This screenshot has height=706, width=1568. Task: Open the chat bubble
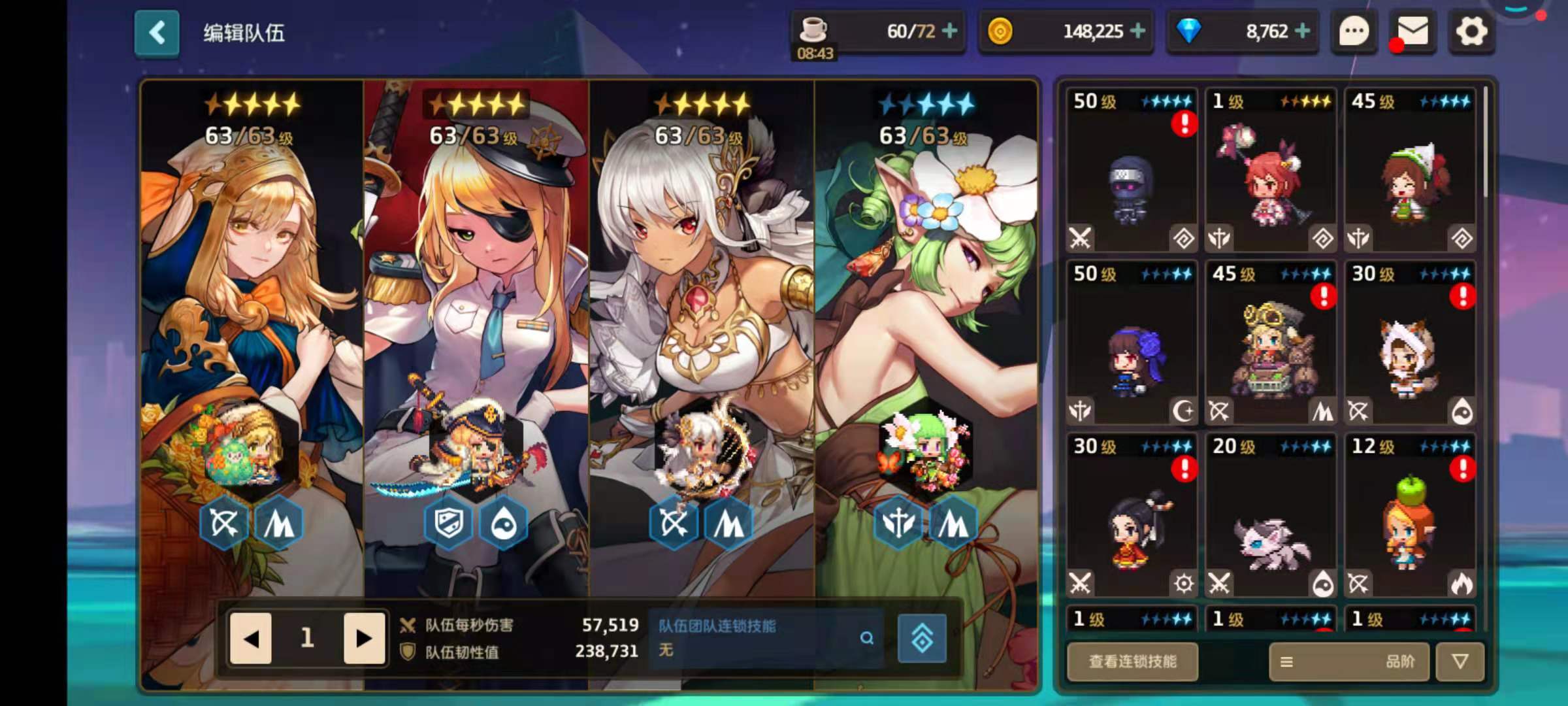[1354, 31]
